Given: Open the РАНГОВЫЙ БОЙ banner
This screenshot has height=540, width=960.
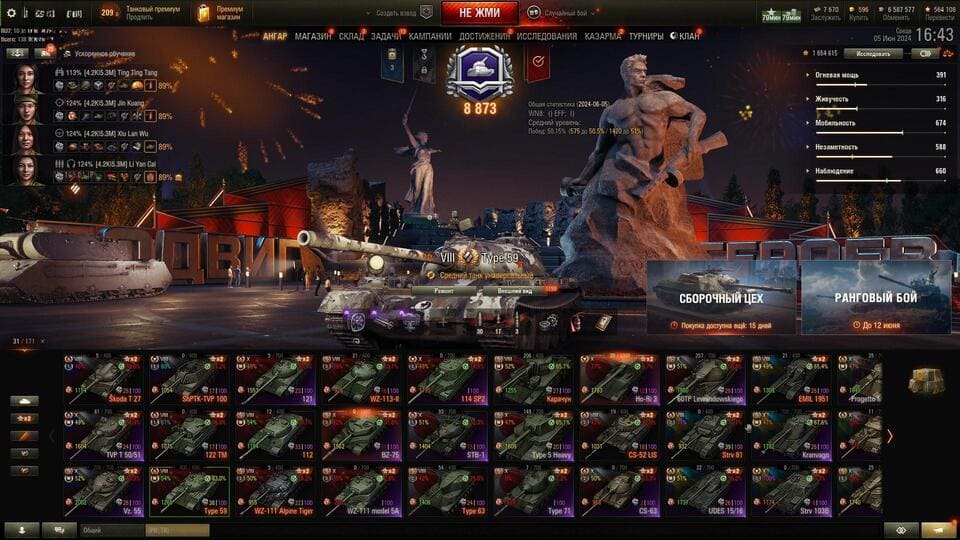Looking at the screenshot, I should tap(875, 297).
